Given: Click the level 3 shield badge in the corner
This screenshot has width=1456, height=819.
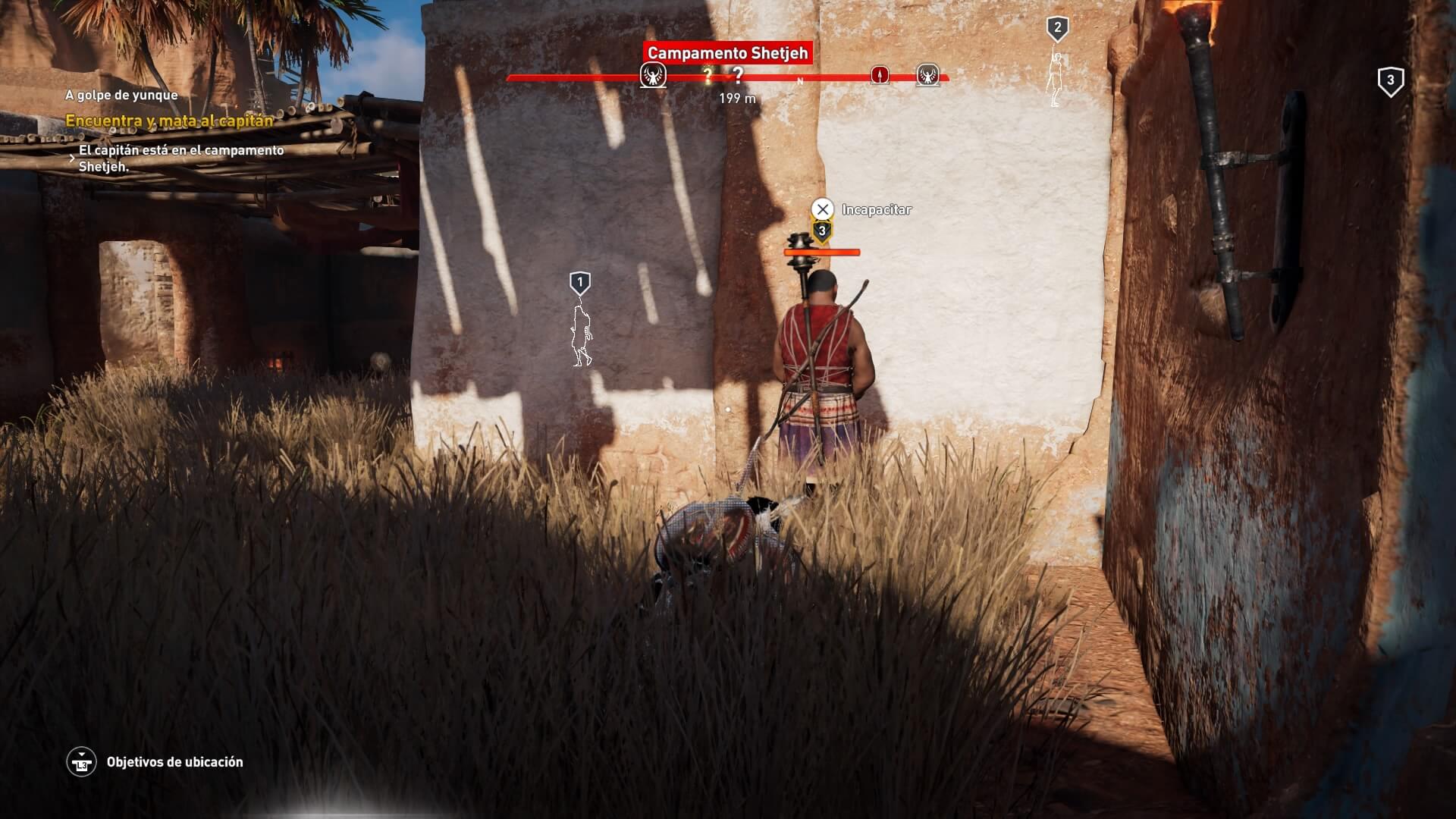Looking at the screenshot, I should tap(1390, 81).
